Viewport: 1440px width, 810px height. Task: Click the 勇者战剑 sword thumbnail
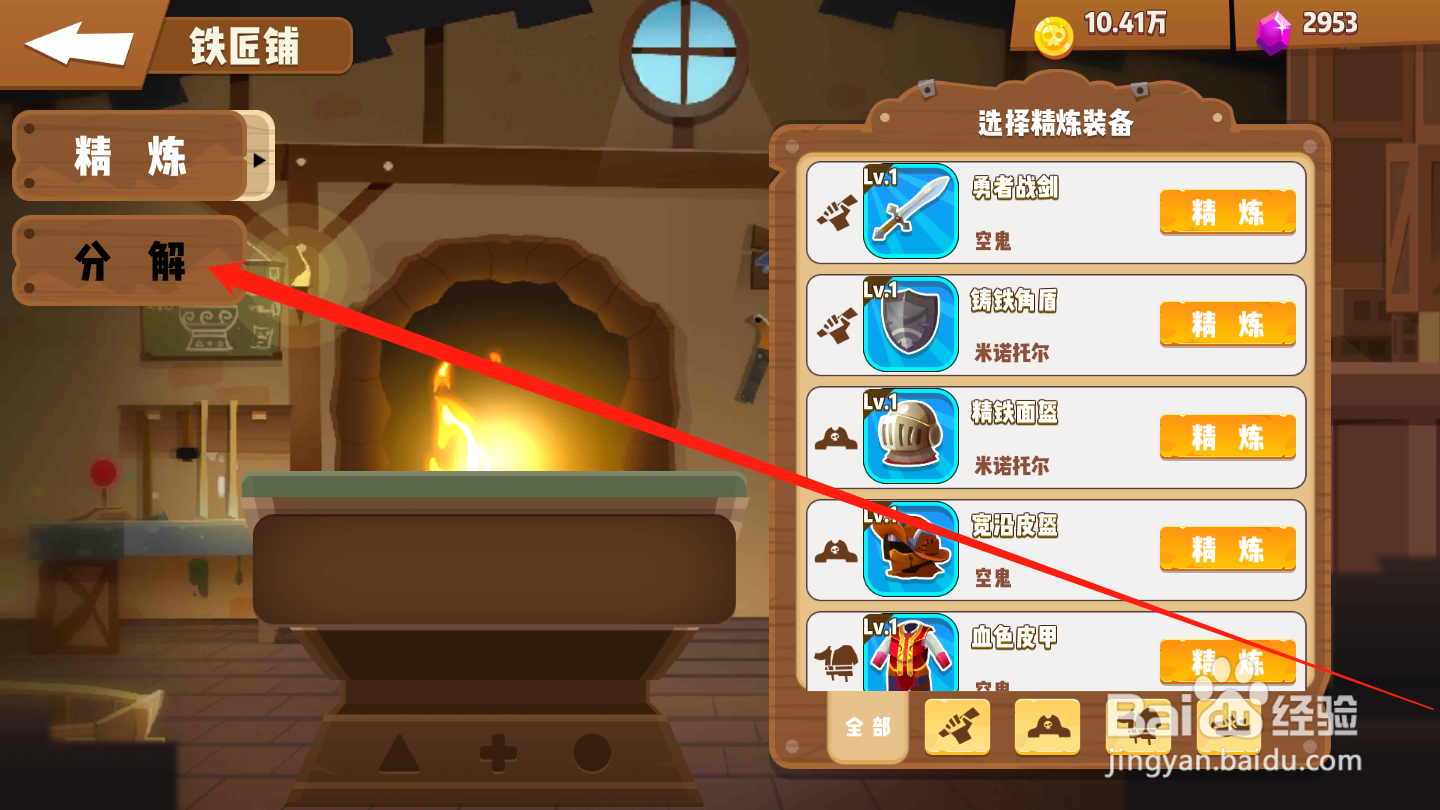910,211
